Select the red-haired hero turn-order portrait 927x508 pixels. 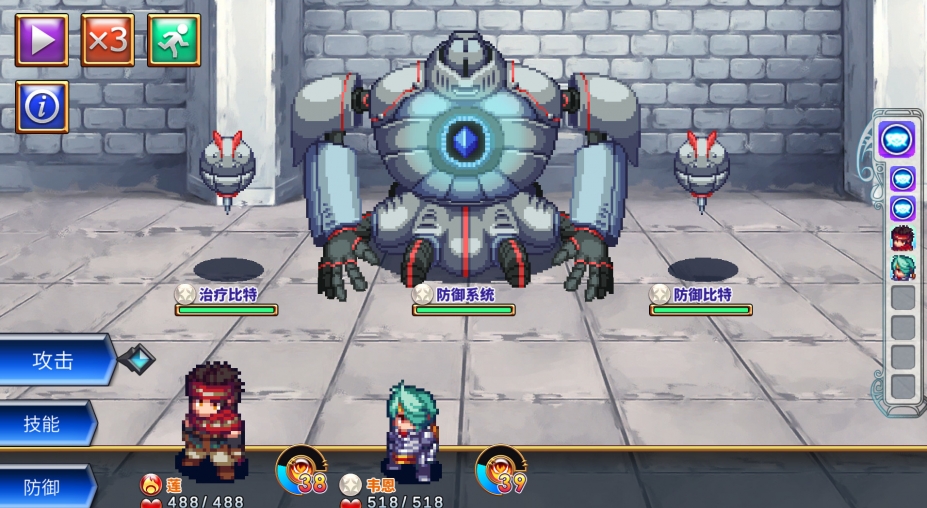(903, 239)
